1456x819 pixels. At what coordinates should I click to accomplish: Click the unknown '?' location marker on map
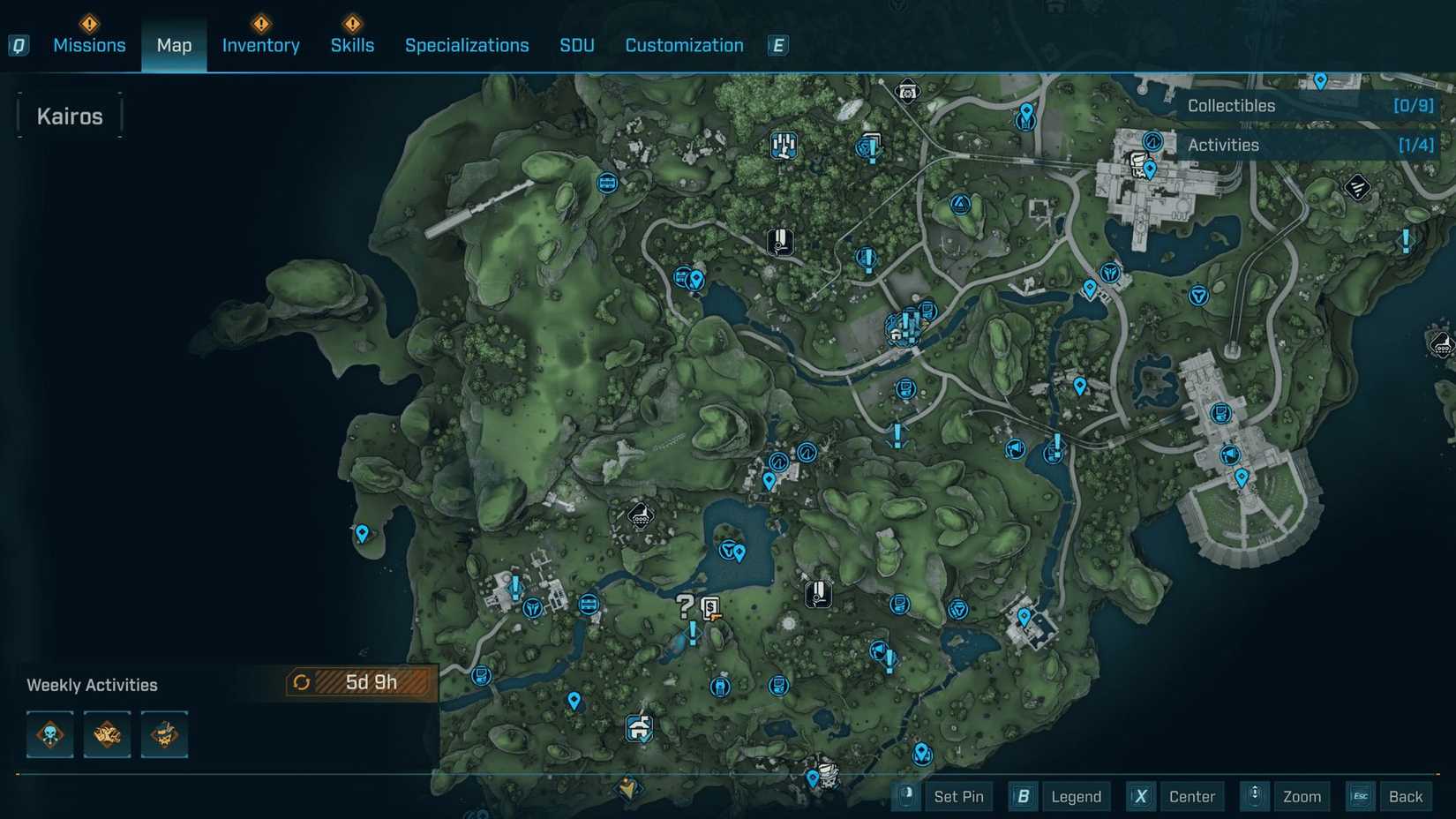coord(682,605)
